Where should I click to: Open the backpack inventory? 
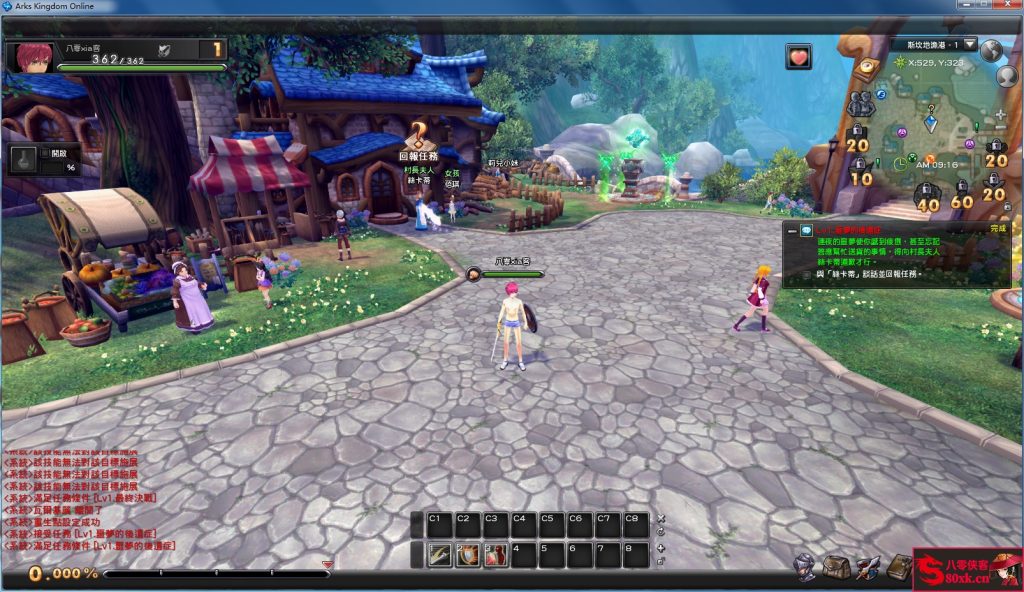pyautogui.click(x=836, y=567)
